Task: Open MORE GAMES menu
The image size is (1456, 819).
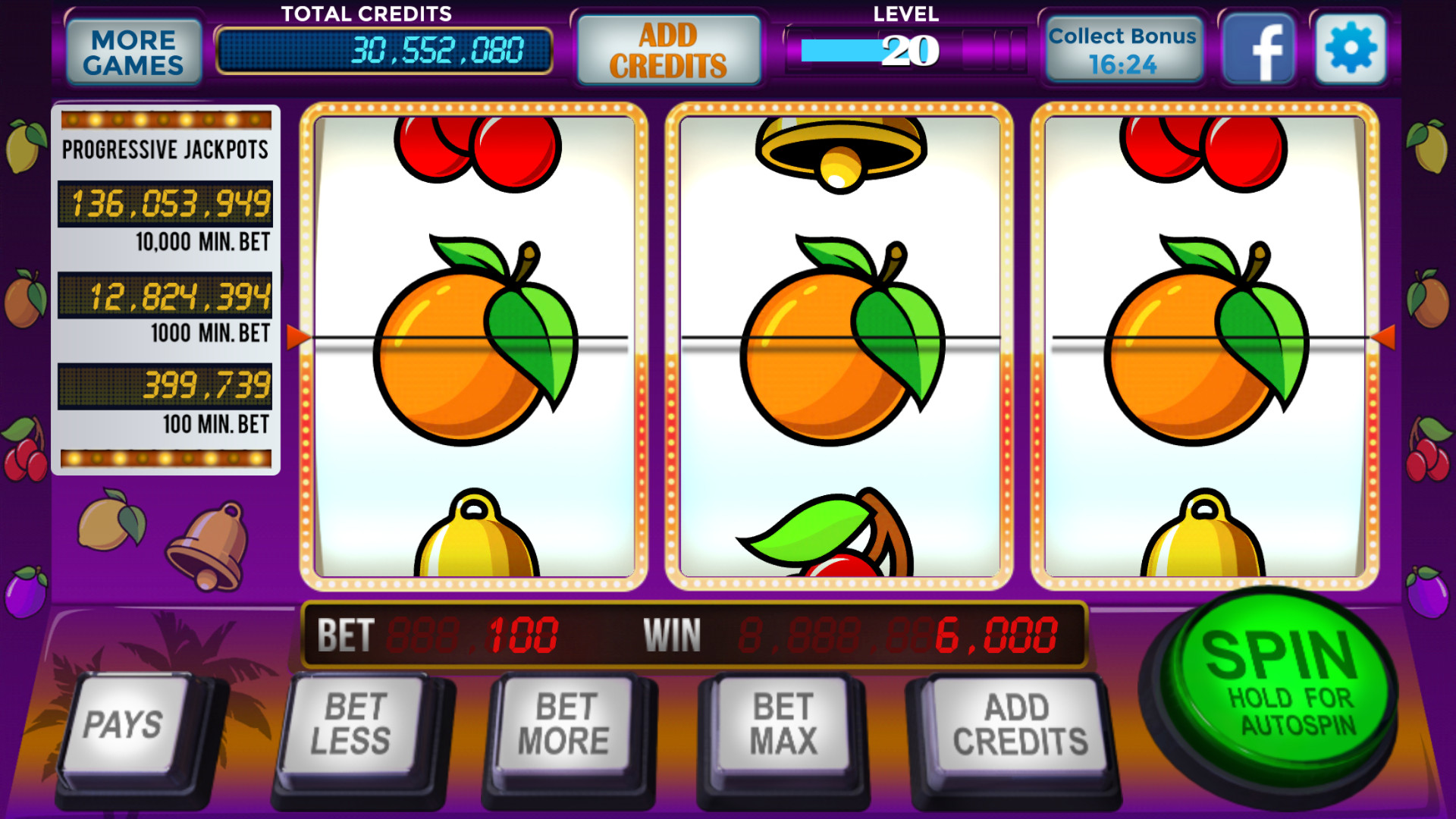Action: tap(133, 49)
